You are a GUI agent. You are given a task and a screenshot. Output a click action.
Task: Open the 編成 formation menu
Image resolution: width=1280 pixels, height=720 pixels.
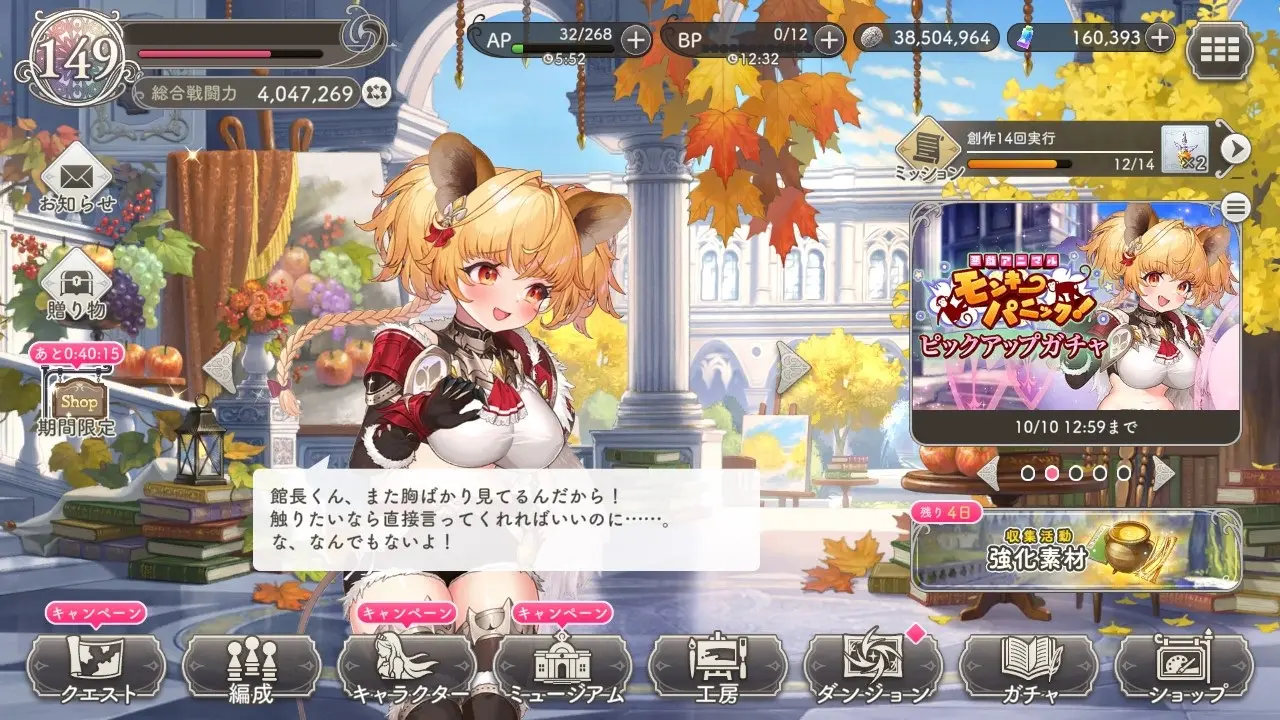[251, 667]
